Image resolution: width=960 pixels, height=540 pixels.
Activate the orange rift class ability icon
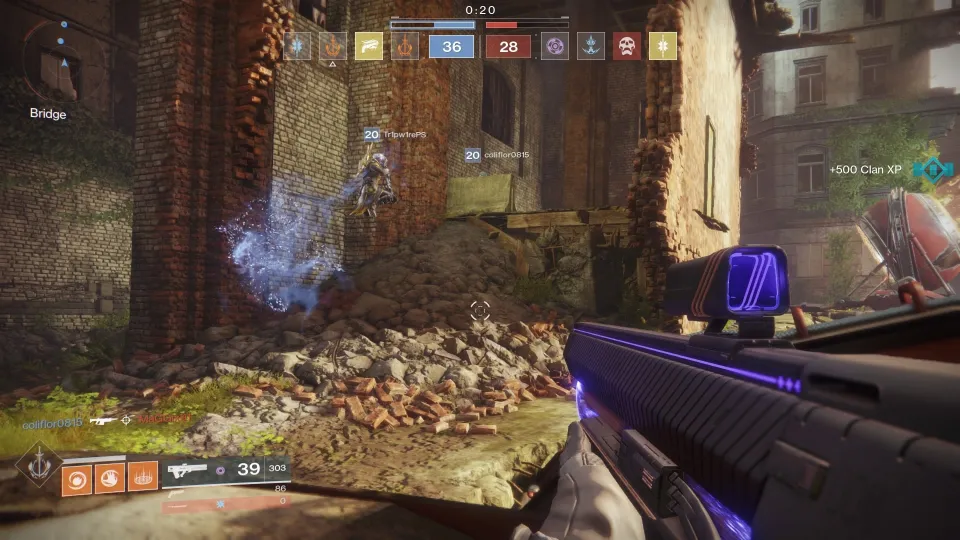tap(144, 479)
